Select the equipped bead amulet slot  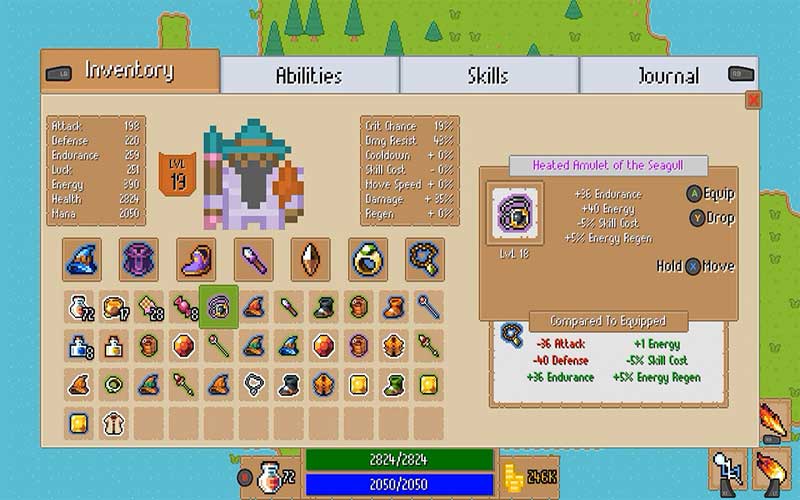click(x=424, y=259)
